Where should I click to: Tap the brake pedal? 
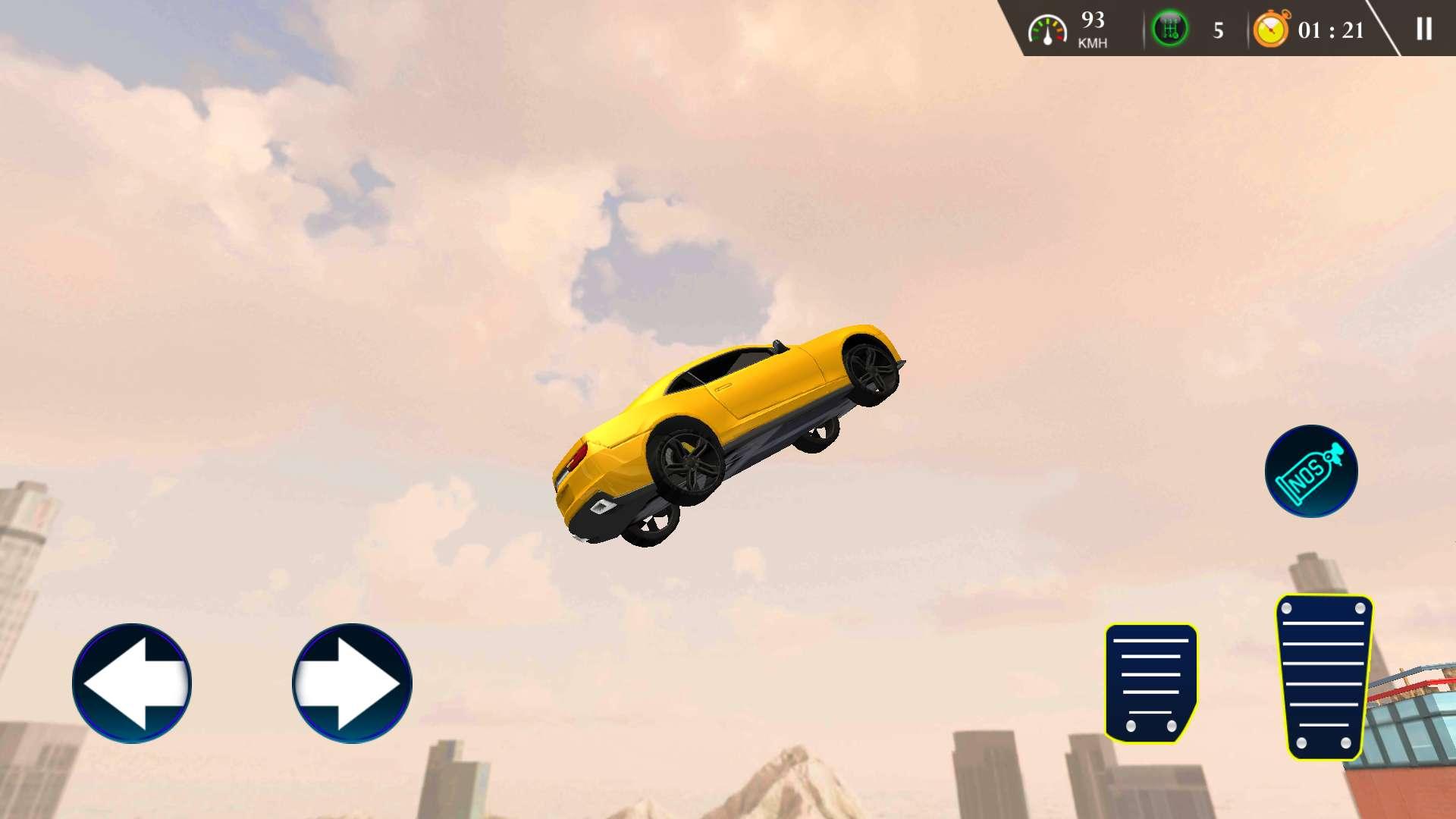[x=1150, y=682]
